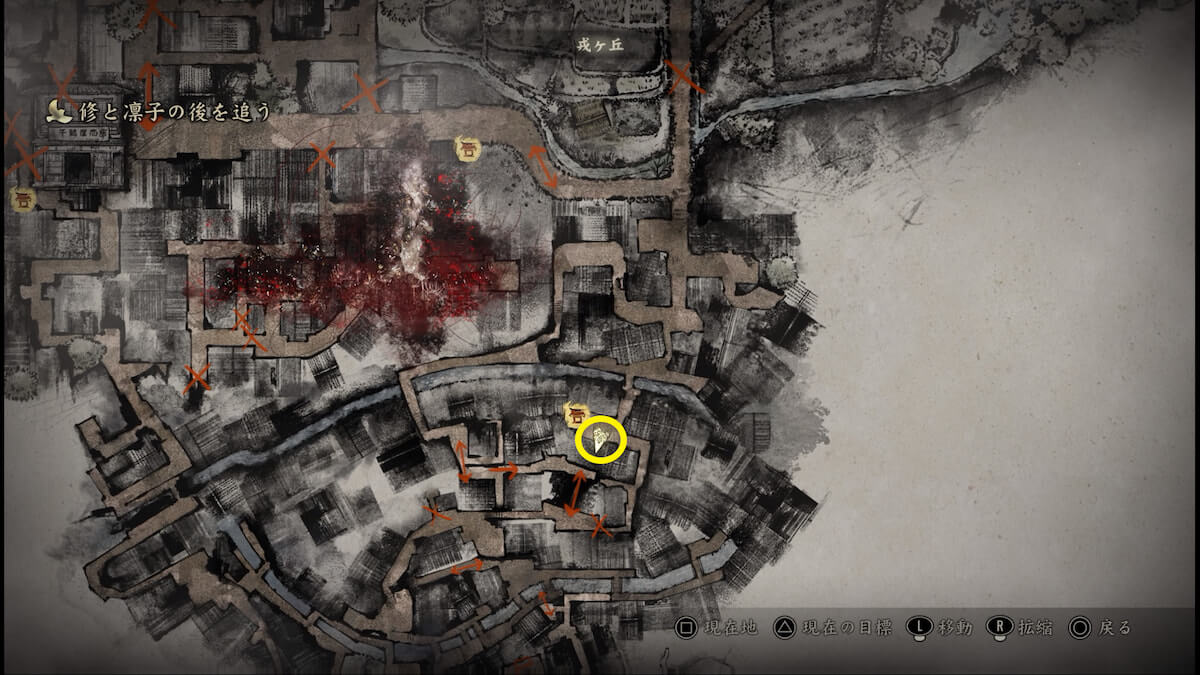1200x675 pixels.
Task: Select the shrine marker bordering the red fog area
Action: (466, 148)
